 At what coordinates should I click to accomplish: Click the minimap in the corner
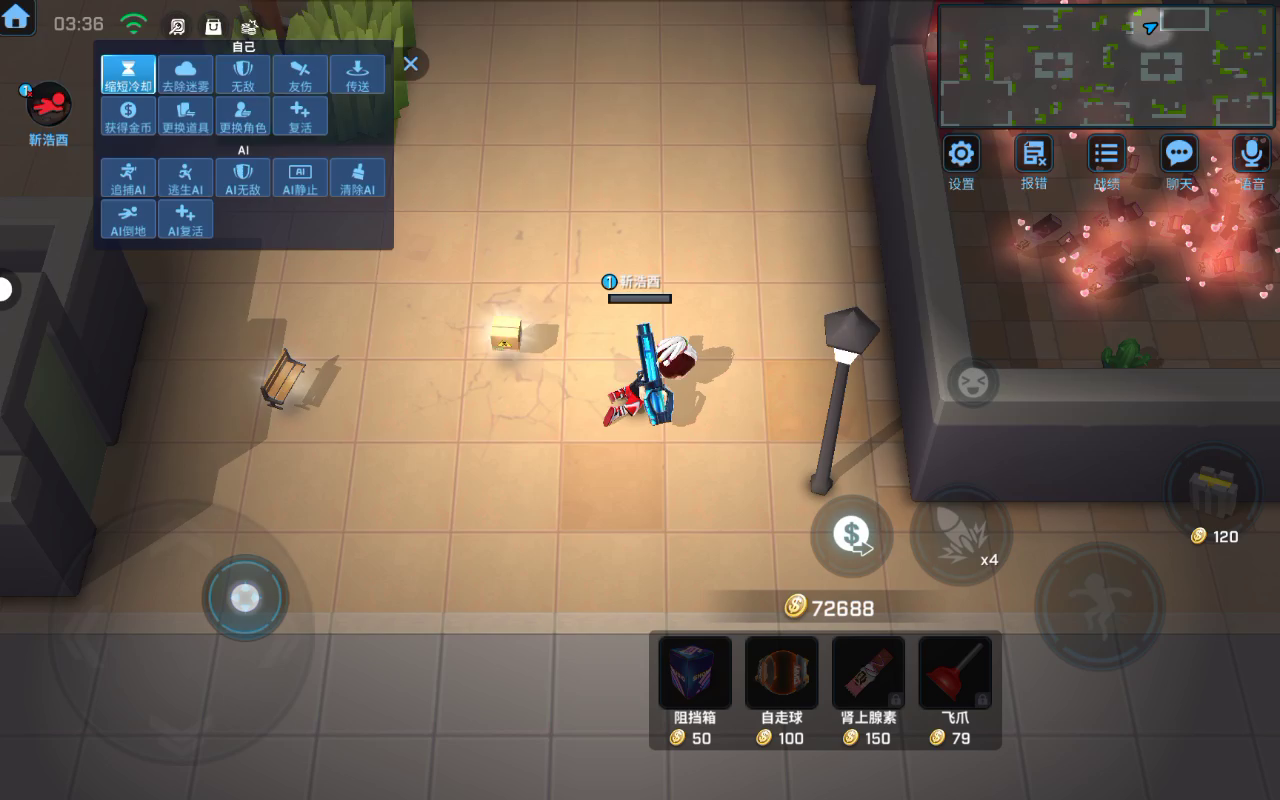coord(1106,65)
